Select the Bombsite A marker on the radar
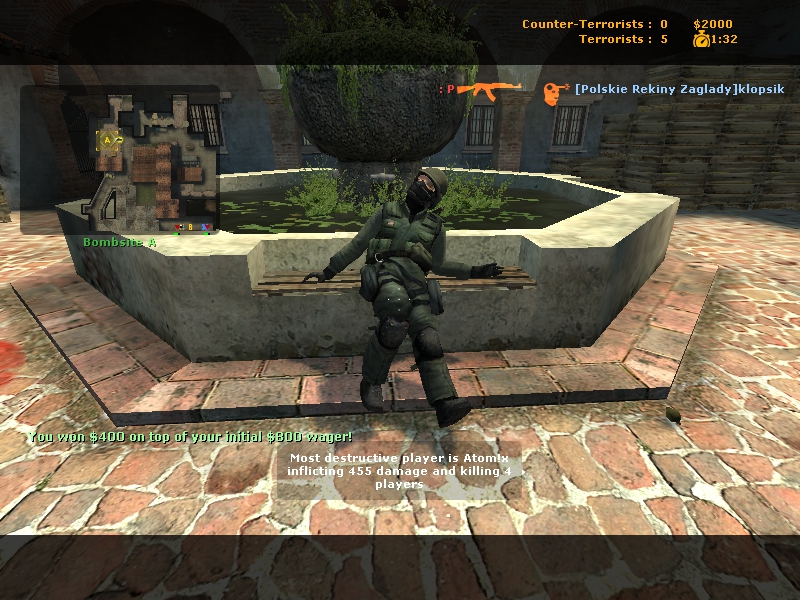This screenshot has width=800, height=600. [x=108, y=140]
